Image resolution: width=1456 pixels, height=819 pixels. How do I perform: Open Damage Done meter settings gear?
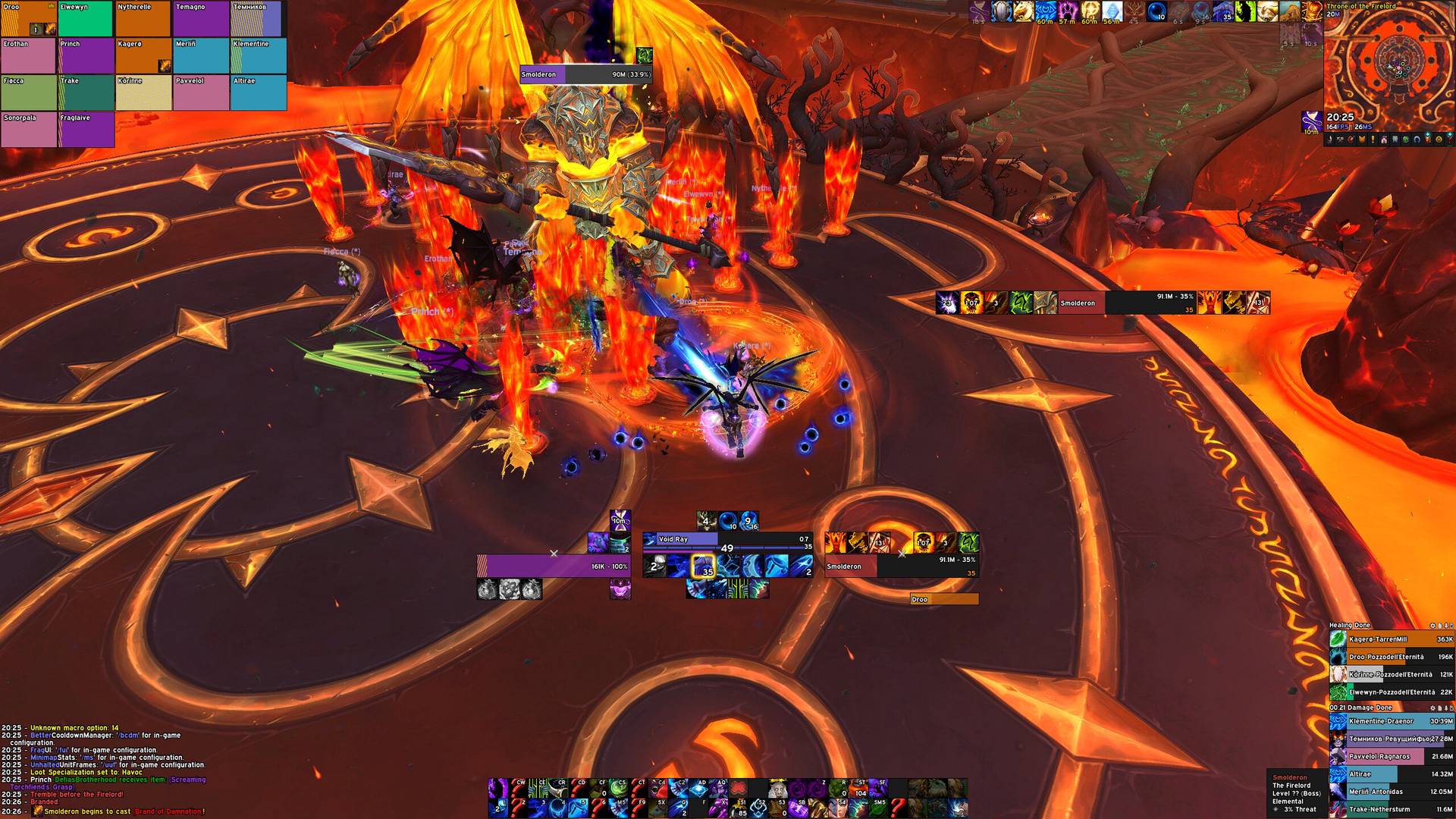coord(1432,708)
